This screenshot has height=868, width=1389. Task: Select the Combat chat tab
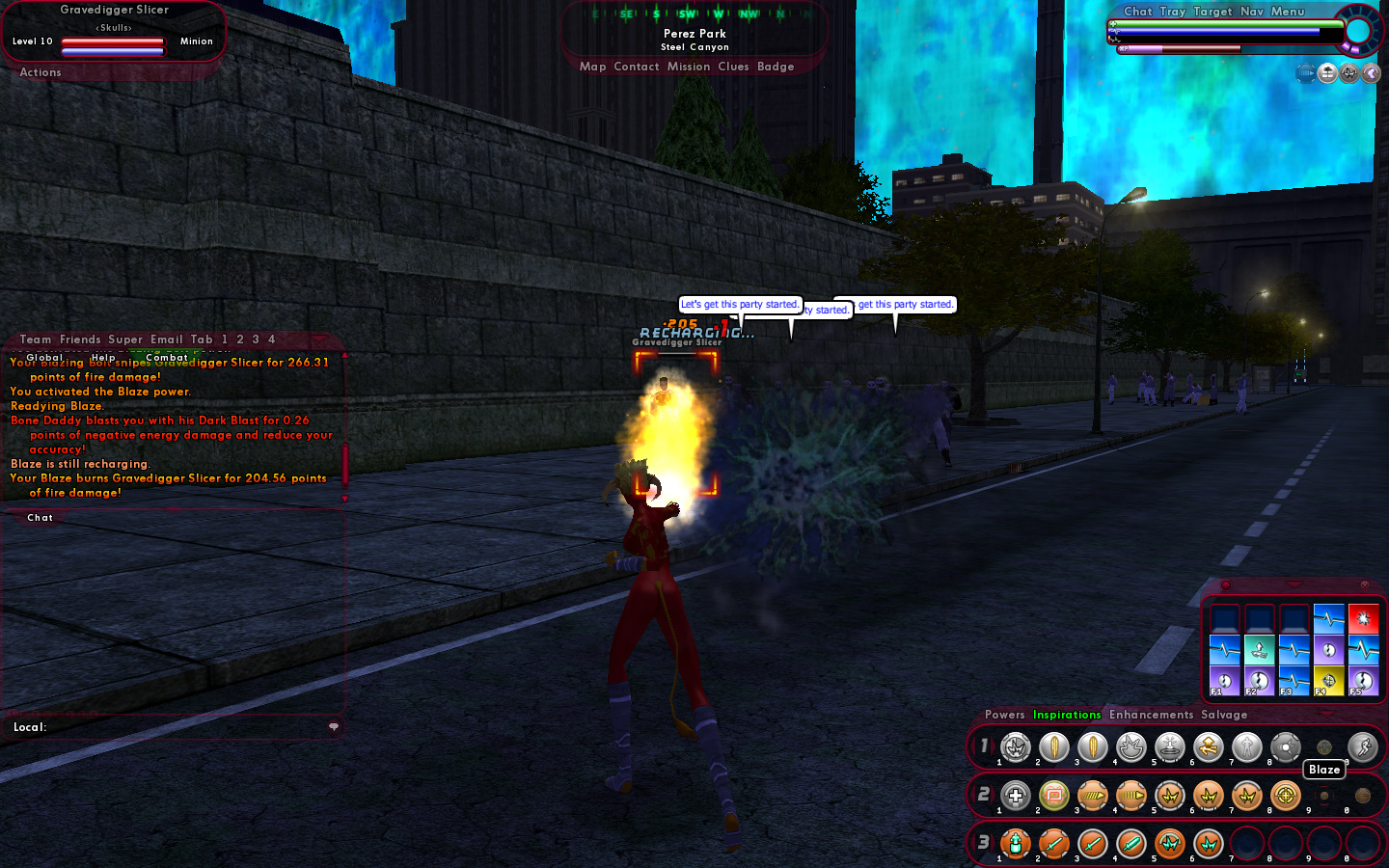(x=167, y=358)
